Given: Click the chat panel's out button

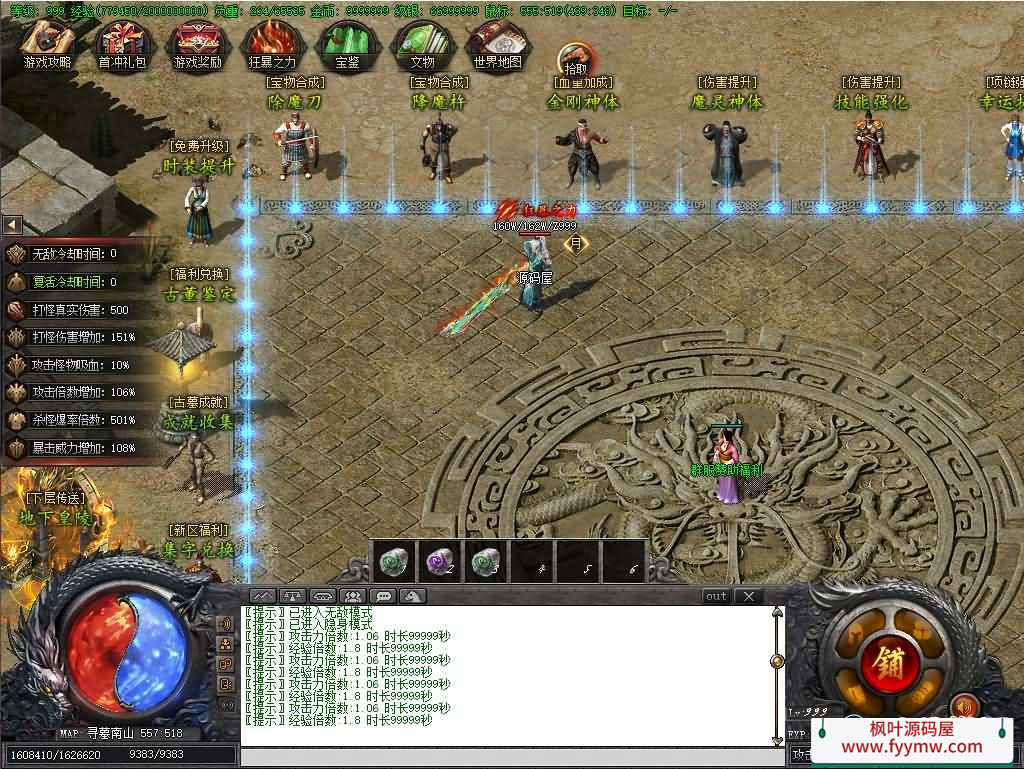Looking at the screenshot, I should [716, 596].
